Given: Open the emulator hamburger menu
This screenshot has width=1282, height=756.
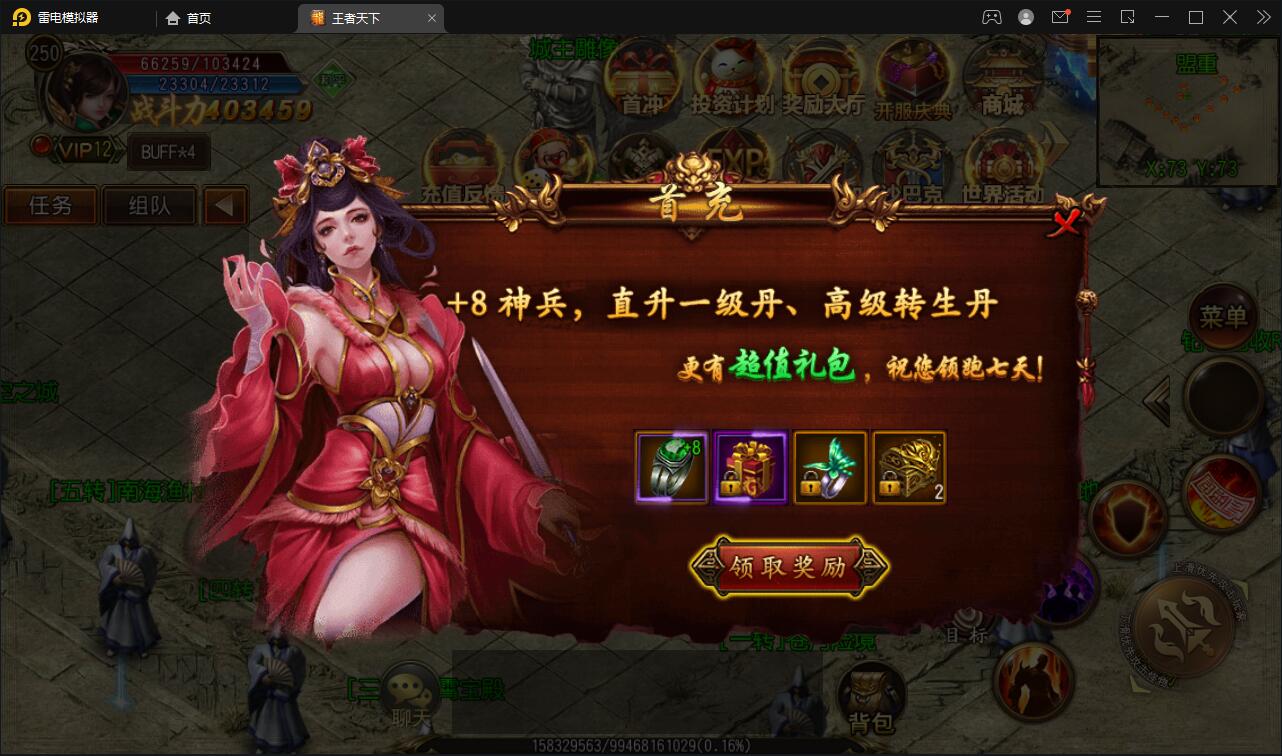Looking at the screenshot, I should 1093,17.
